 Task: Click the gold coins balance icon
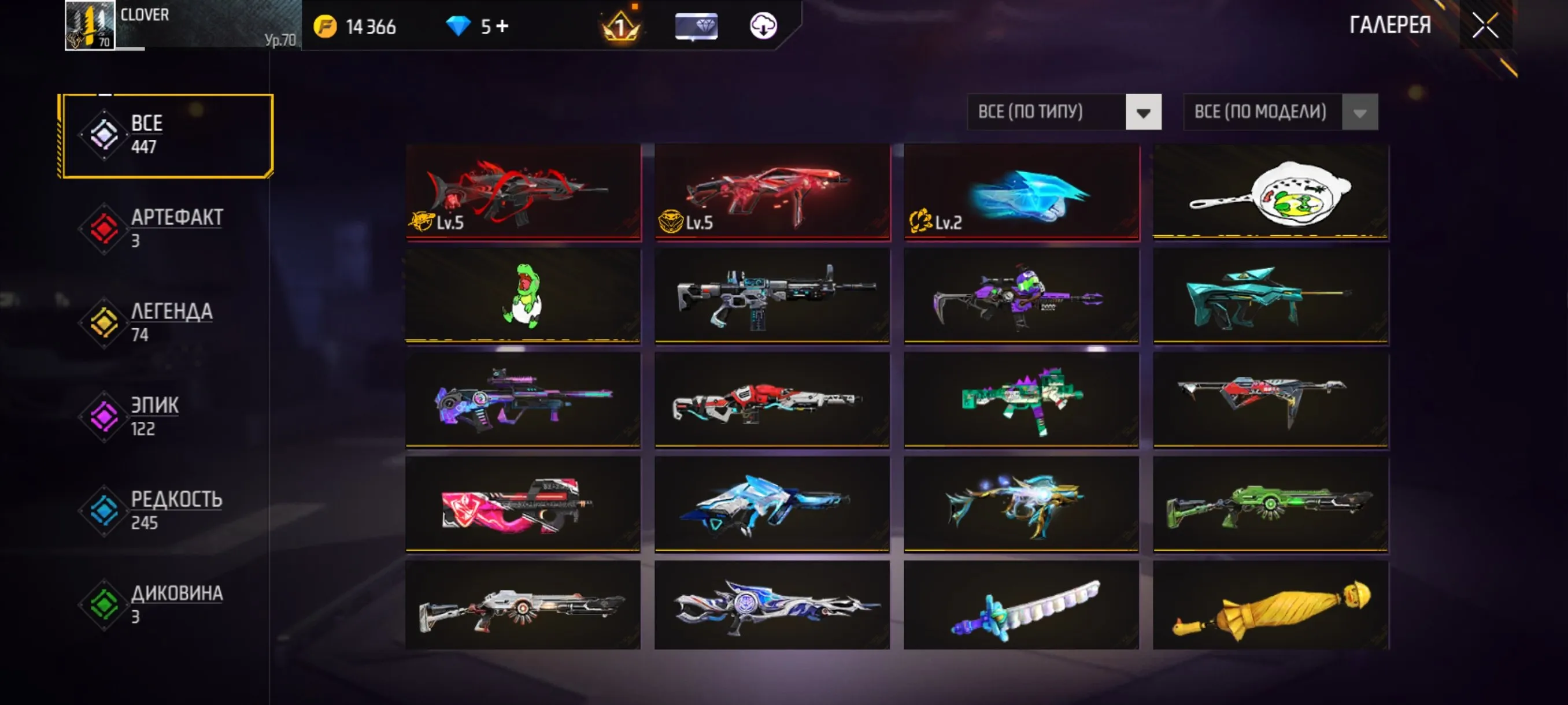point(326,26)
